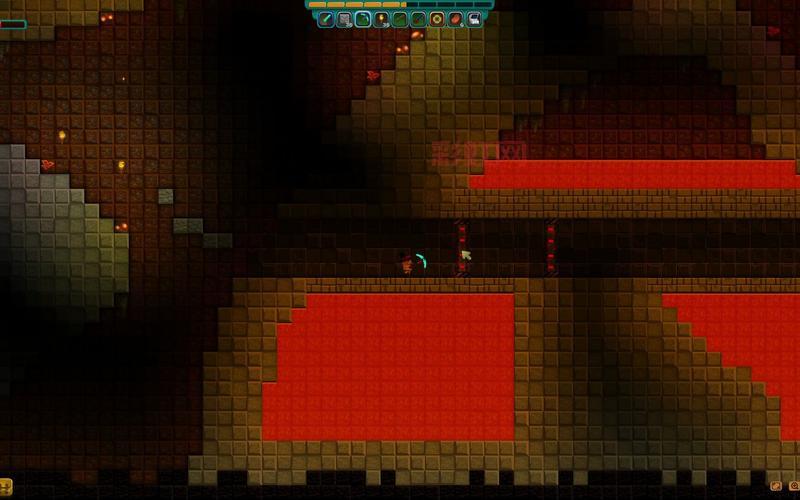Viewport: 800px width, 500px height.
Task: Click the magnifier zoom button
Action: pos(794,486)
